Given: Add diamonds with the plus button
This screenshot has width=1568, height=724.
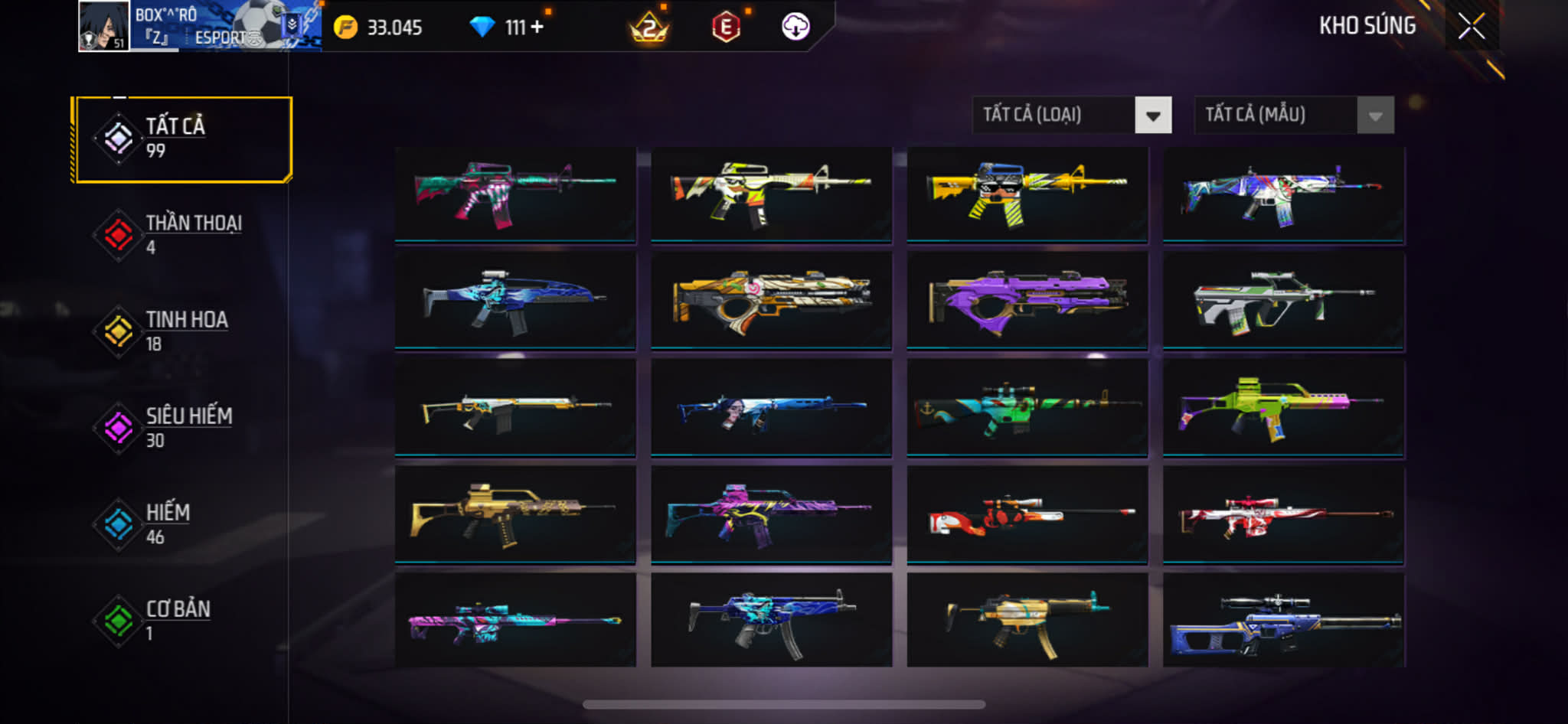Looking at the screenshot, I should tap(537, 27).
